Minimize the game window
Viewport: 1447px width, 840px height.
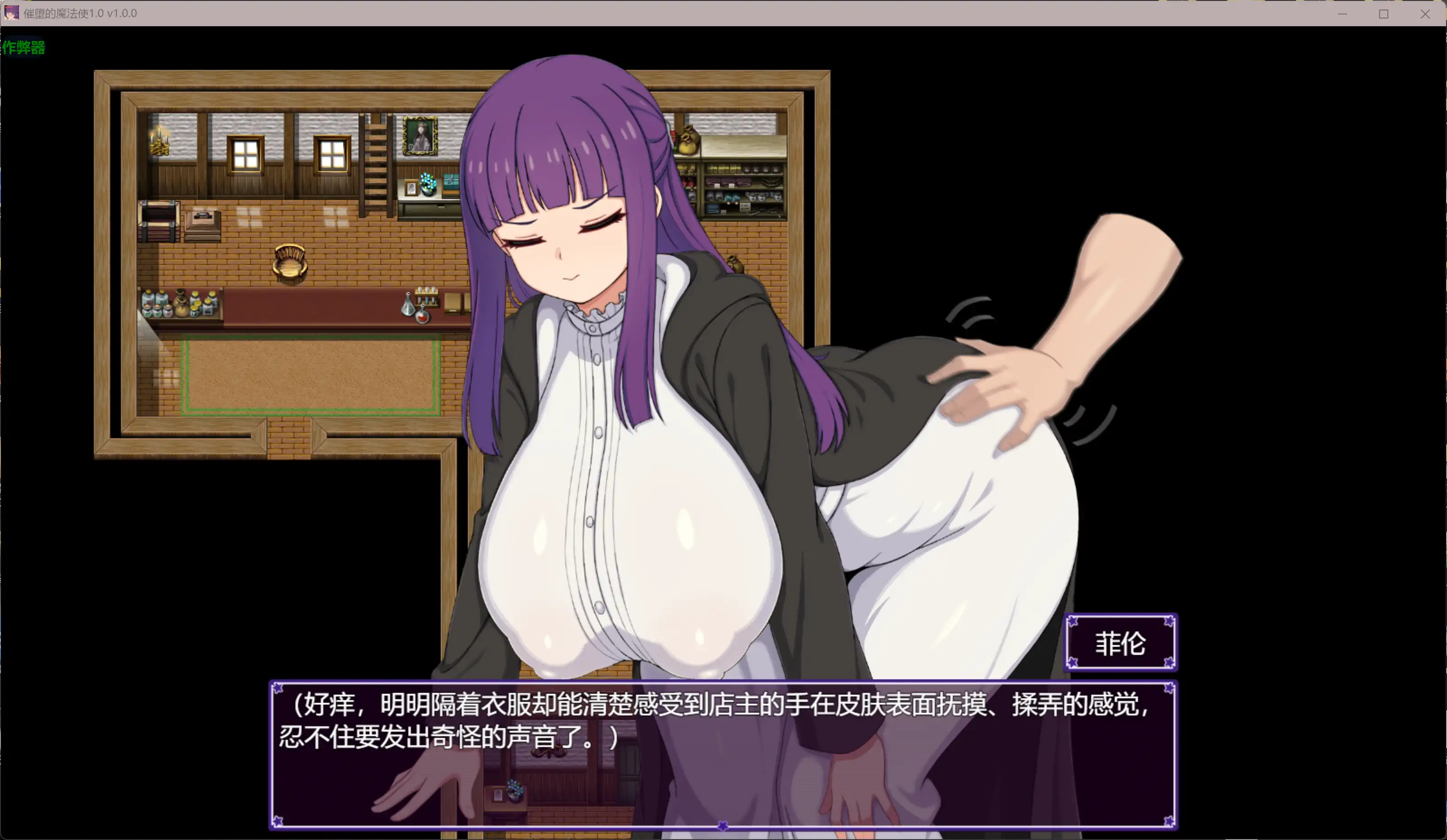1343,14
